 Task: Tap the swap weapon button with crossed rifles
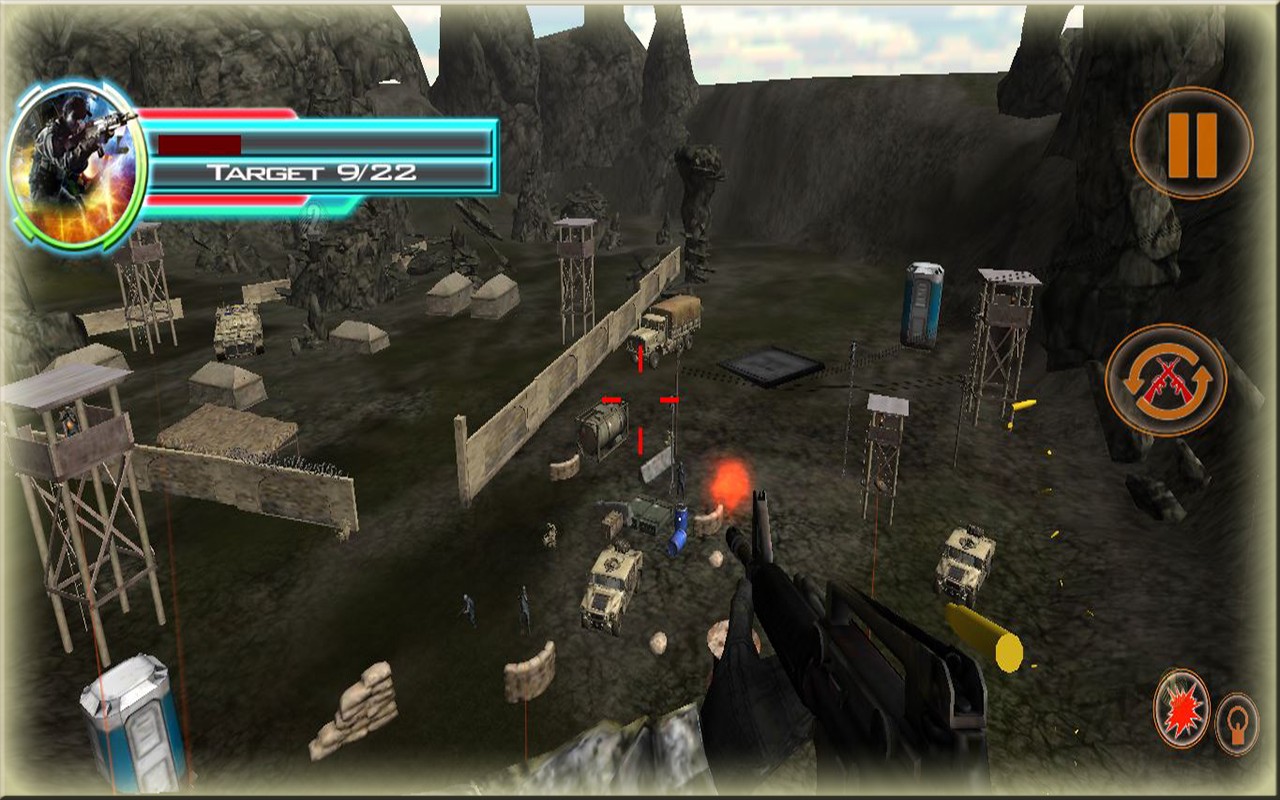pos(1165,379)
